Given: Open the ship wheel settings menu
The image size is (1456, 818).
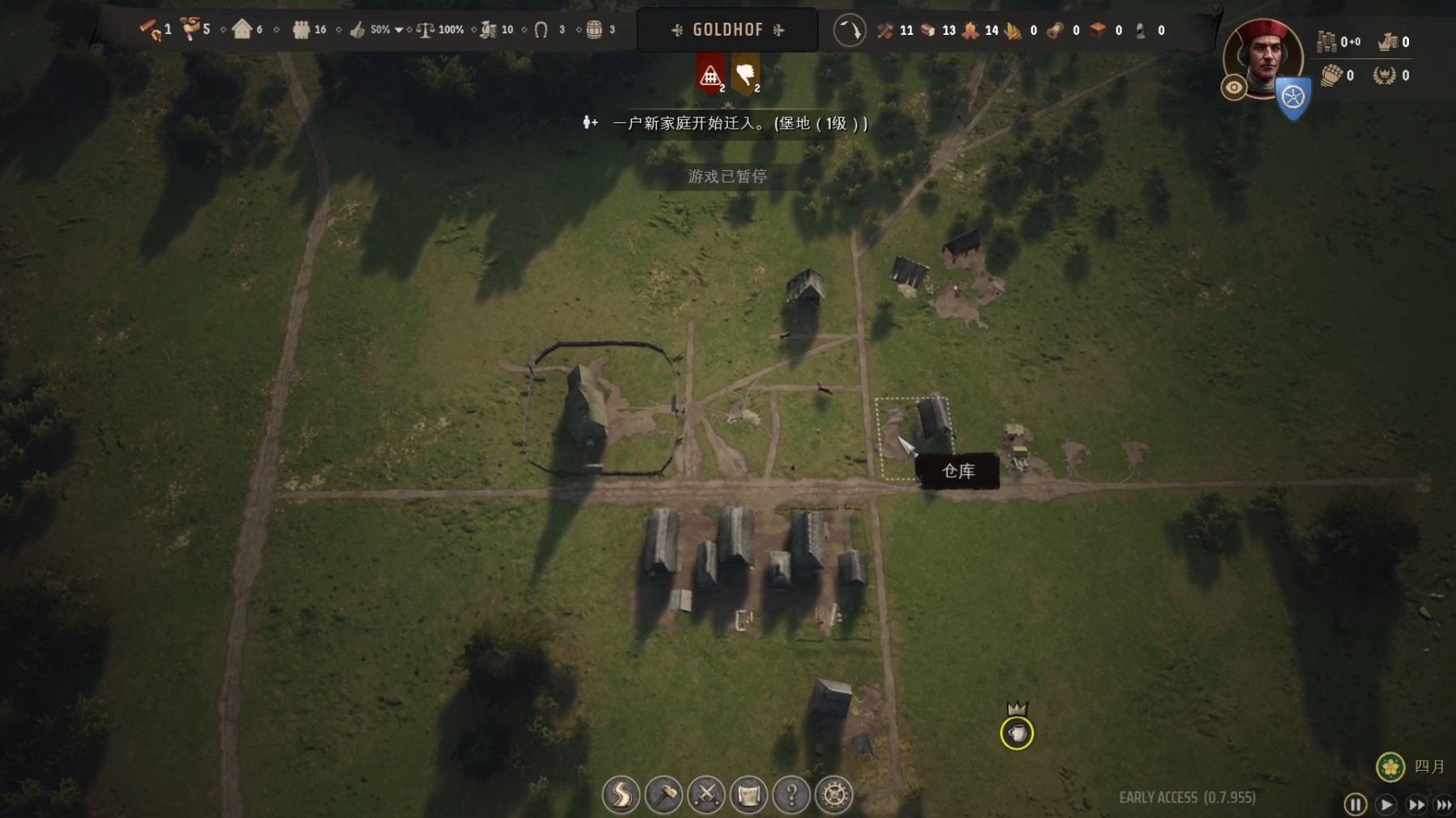Looking at the screenshot, I should (x=834, y=795).
